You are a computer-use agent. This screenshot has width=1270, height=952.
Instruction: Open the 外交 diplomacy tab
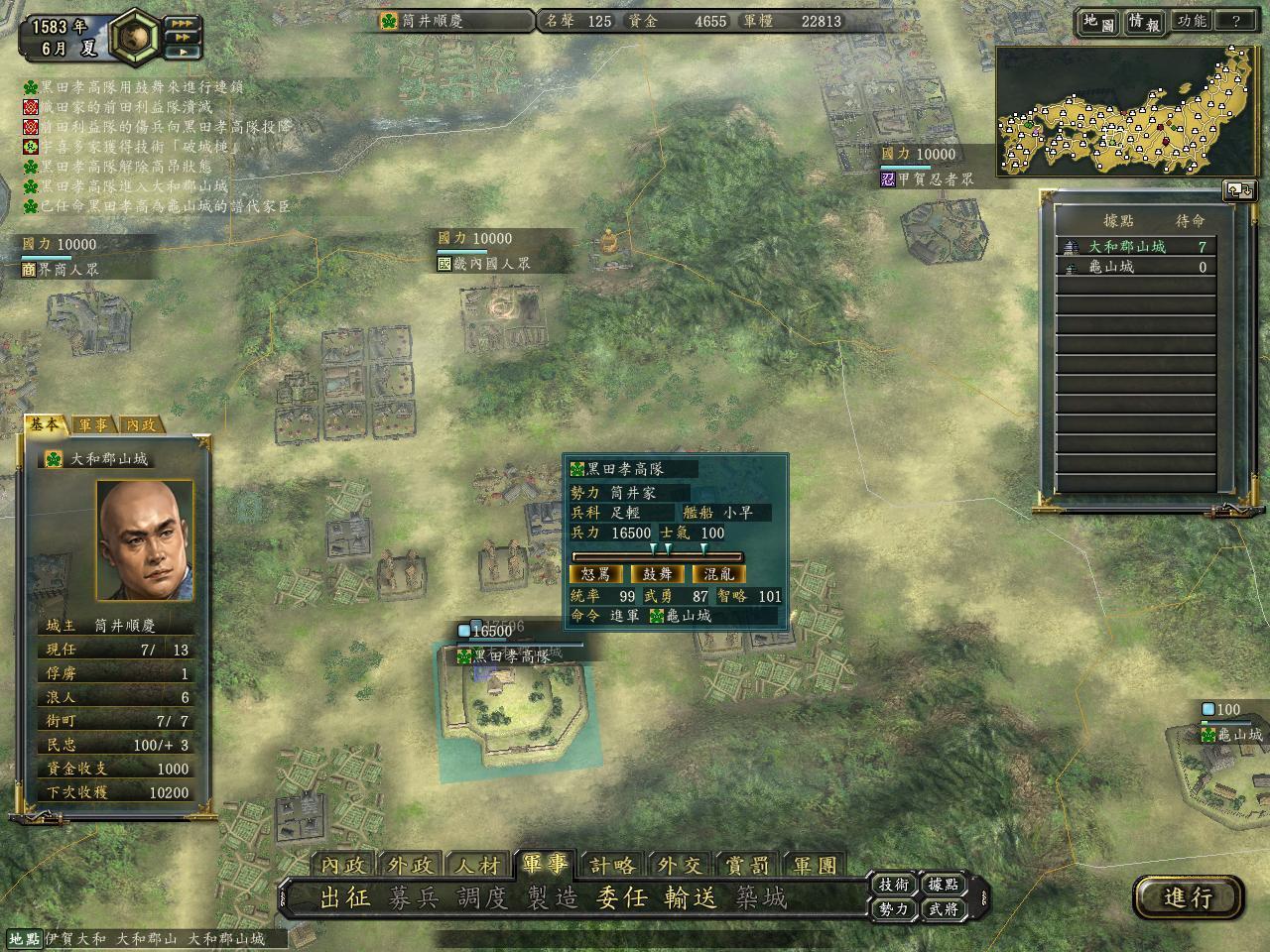pos(681,865)
